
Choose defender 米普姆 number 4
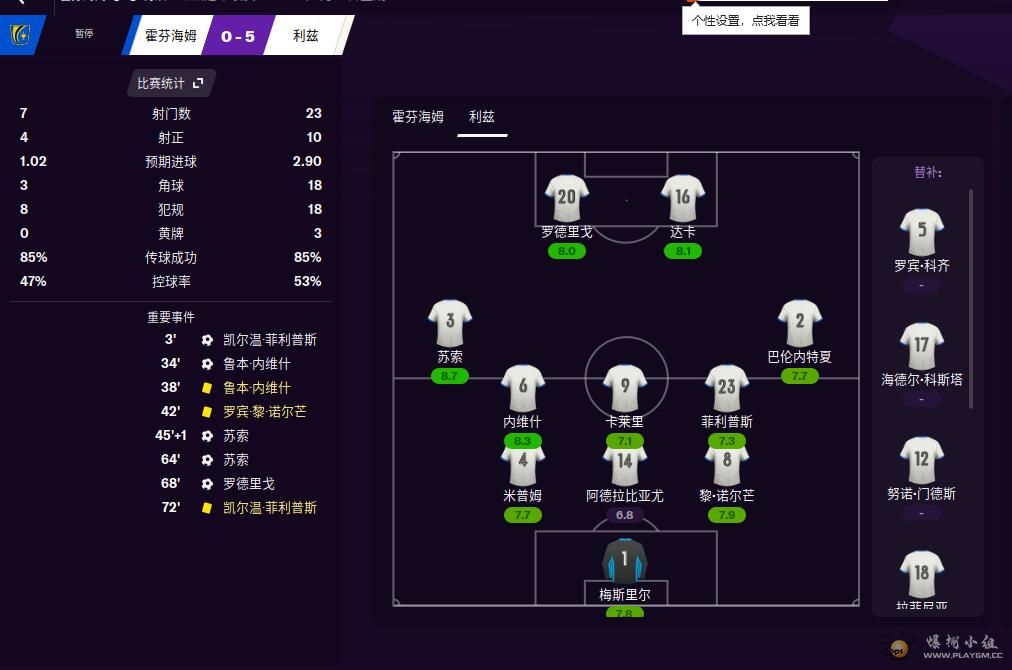pyautogui.click(x=522, y=462)
